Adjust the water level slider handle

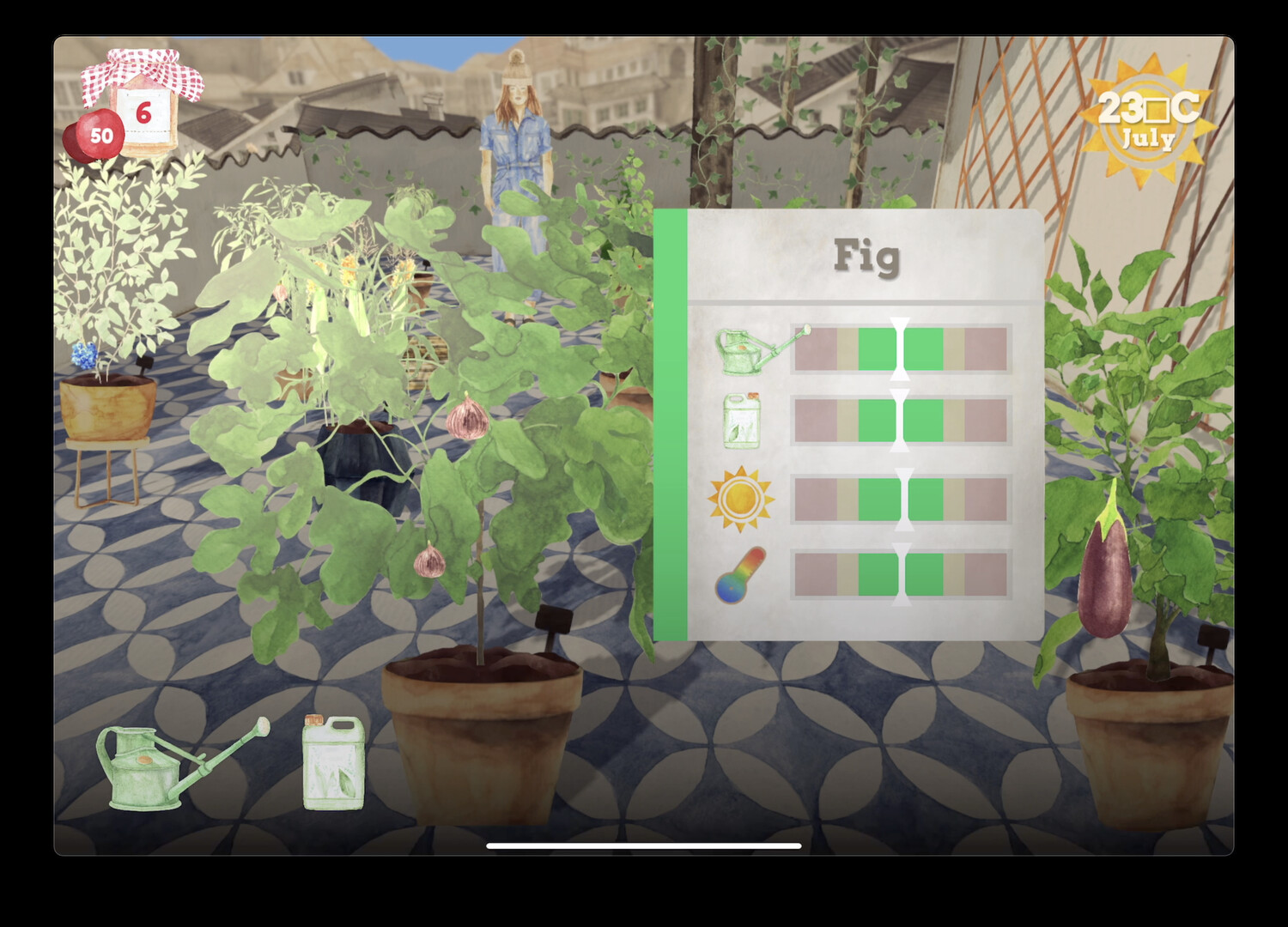click(899, 348)
